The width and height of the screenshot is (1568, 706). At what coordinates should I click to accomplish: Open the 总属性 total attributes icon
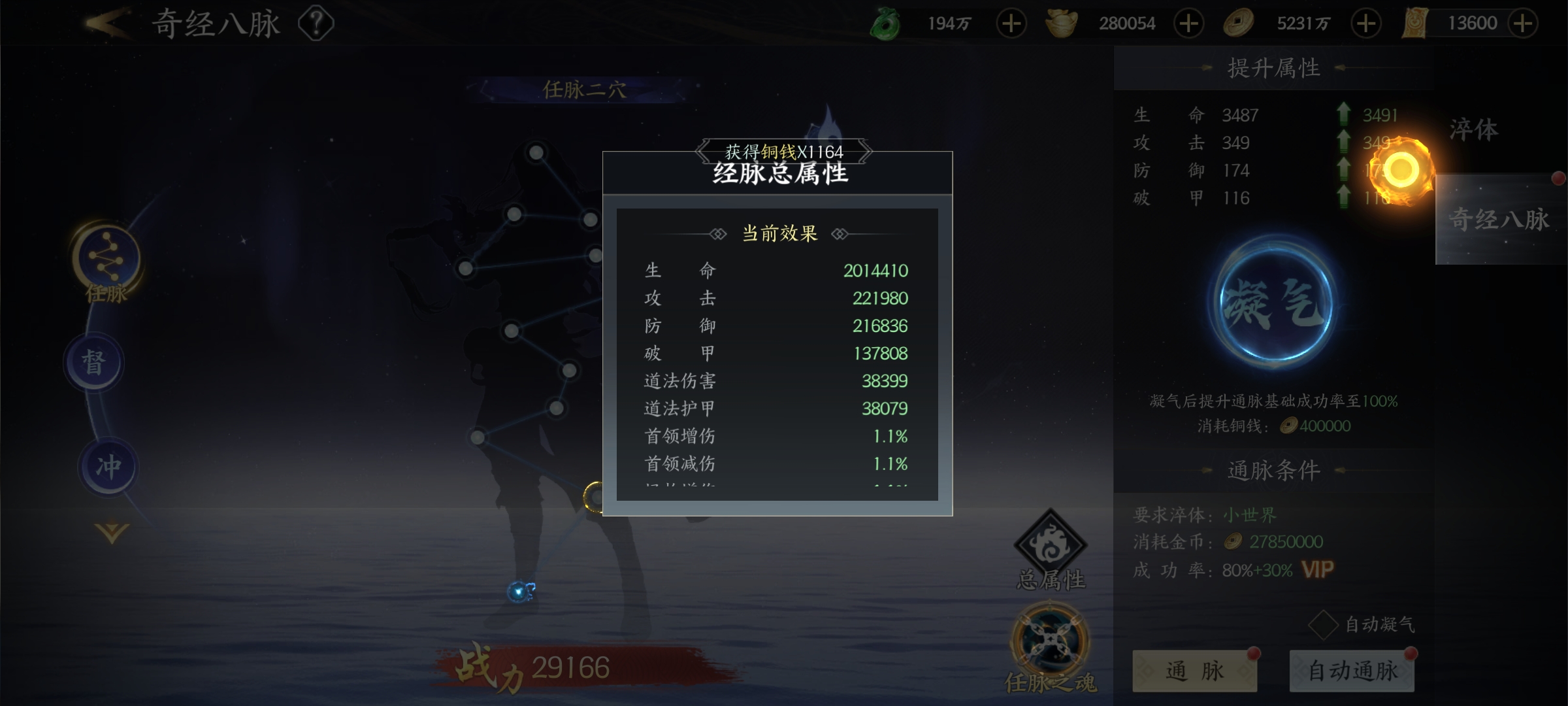(x=1050, y=550)
